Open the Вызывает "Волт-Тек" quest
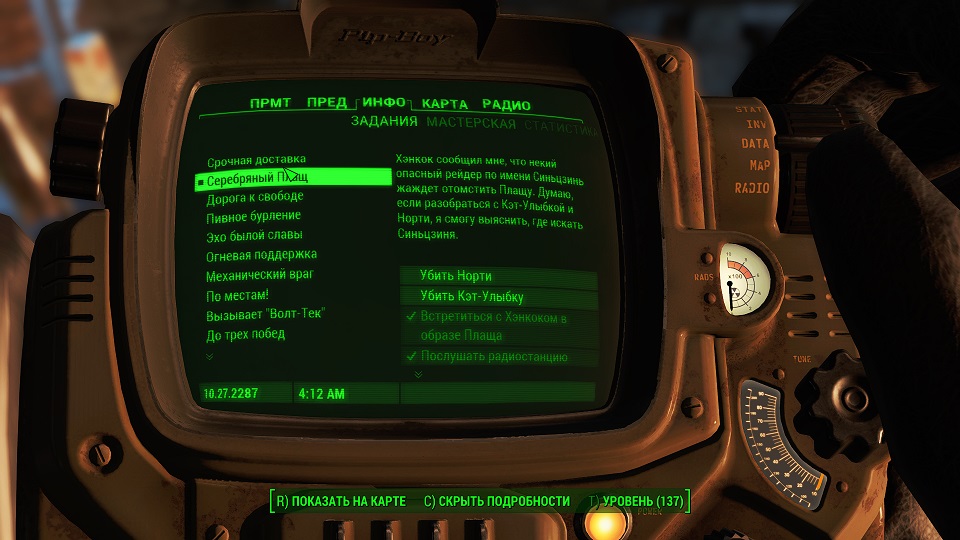Image resolution: width=960 pixels, height=540 pixels. (x=265, y=314)
